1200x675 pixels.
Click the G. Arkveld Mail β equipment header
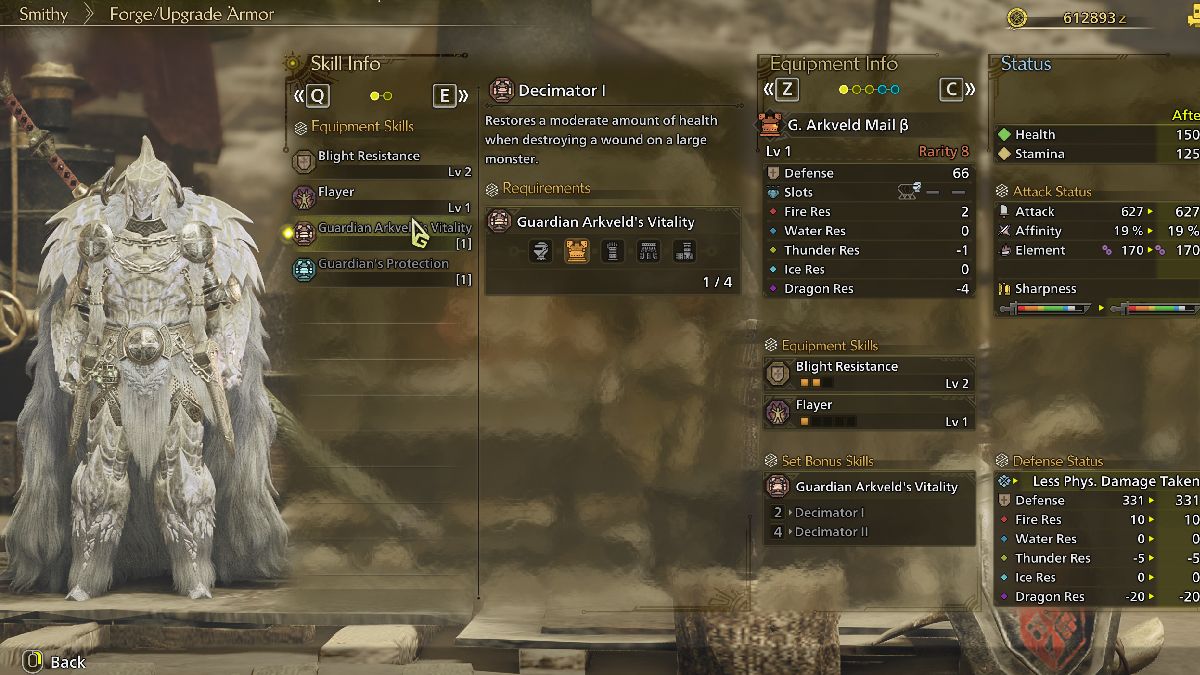tap(847, 125)
